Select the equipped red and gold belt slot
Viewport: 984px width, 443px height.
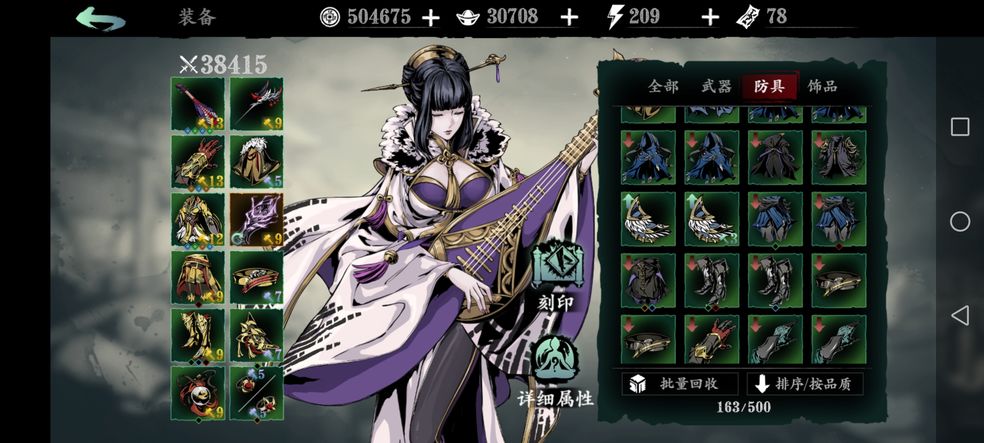coord(256,277)
